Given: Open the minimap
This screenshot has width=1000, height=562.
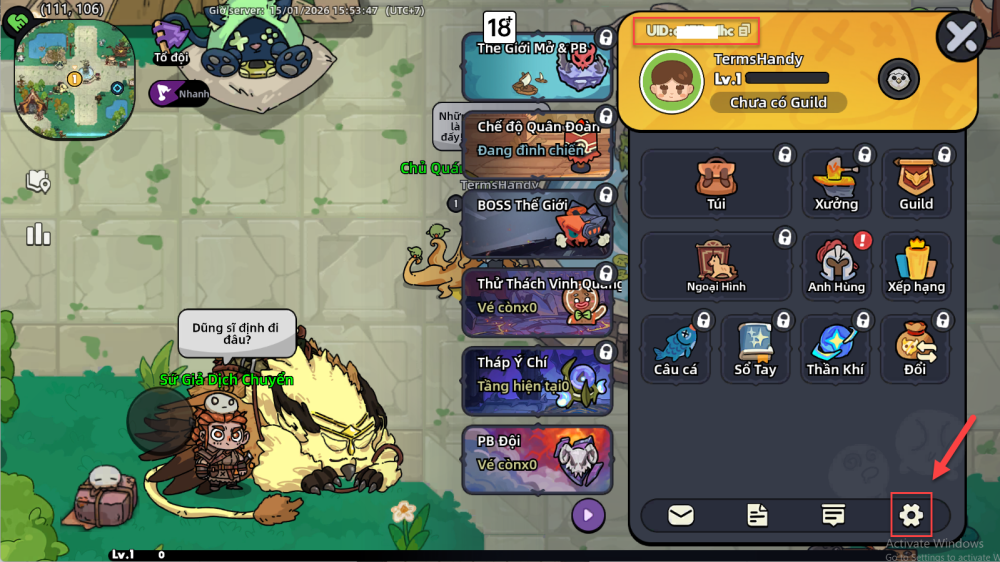Looking at the screenshot, I should (75, 77).
